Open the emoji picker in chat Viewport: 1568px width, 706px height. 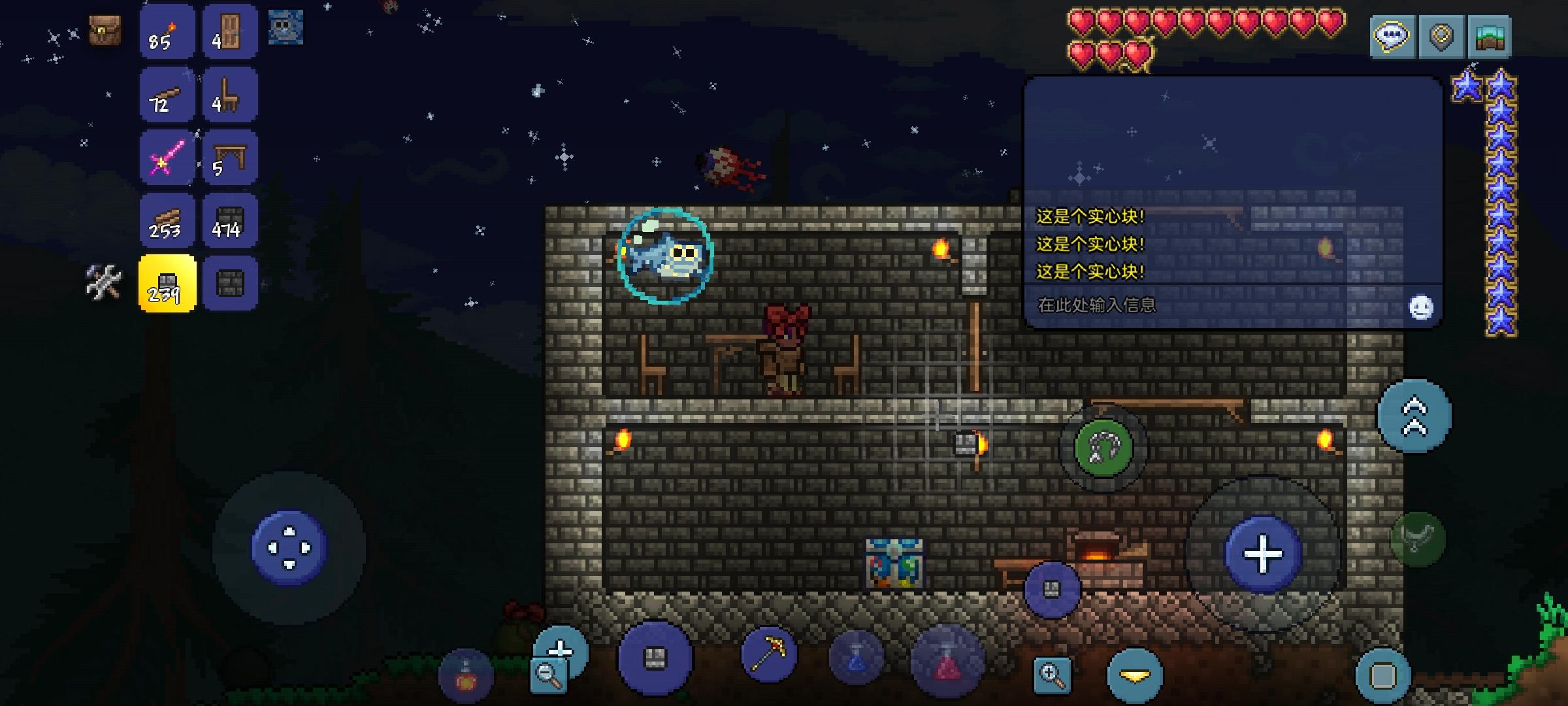click(1420, 307)
